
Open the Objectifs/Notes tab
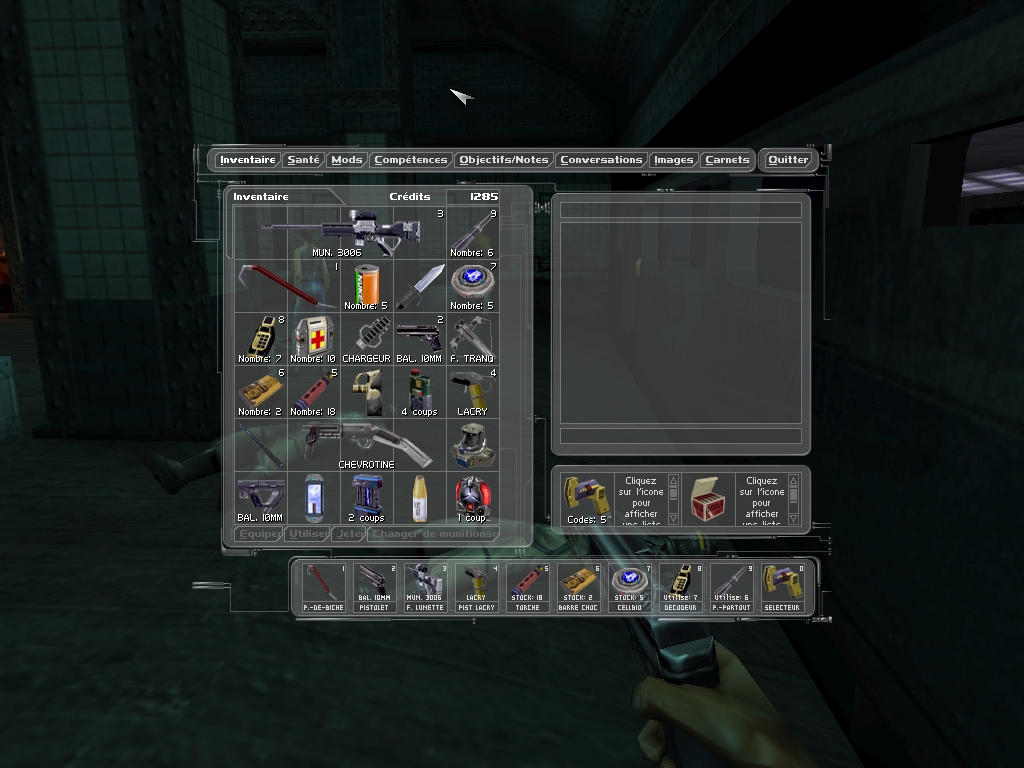pos(504,160)
